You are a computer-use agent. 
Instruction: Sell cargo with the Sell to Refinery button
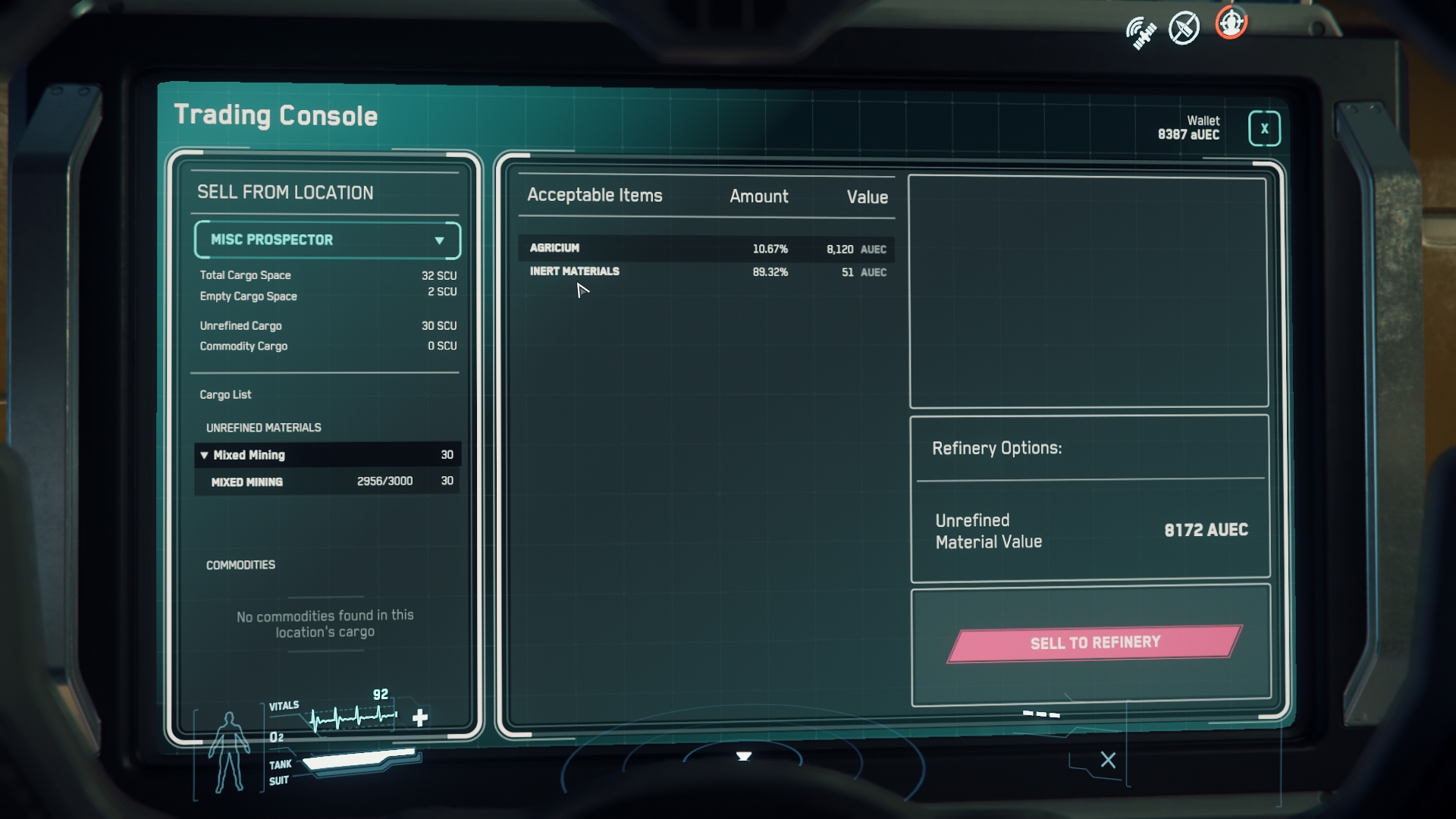1094,643
